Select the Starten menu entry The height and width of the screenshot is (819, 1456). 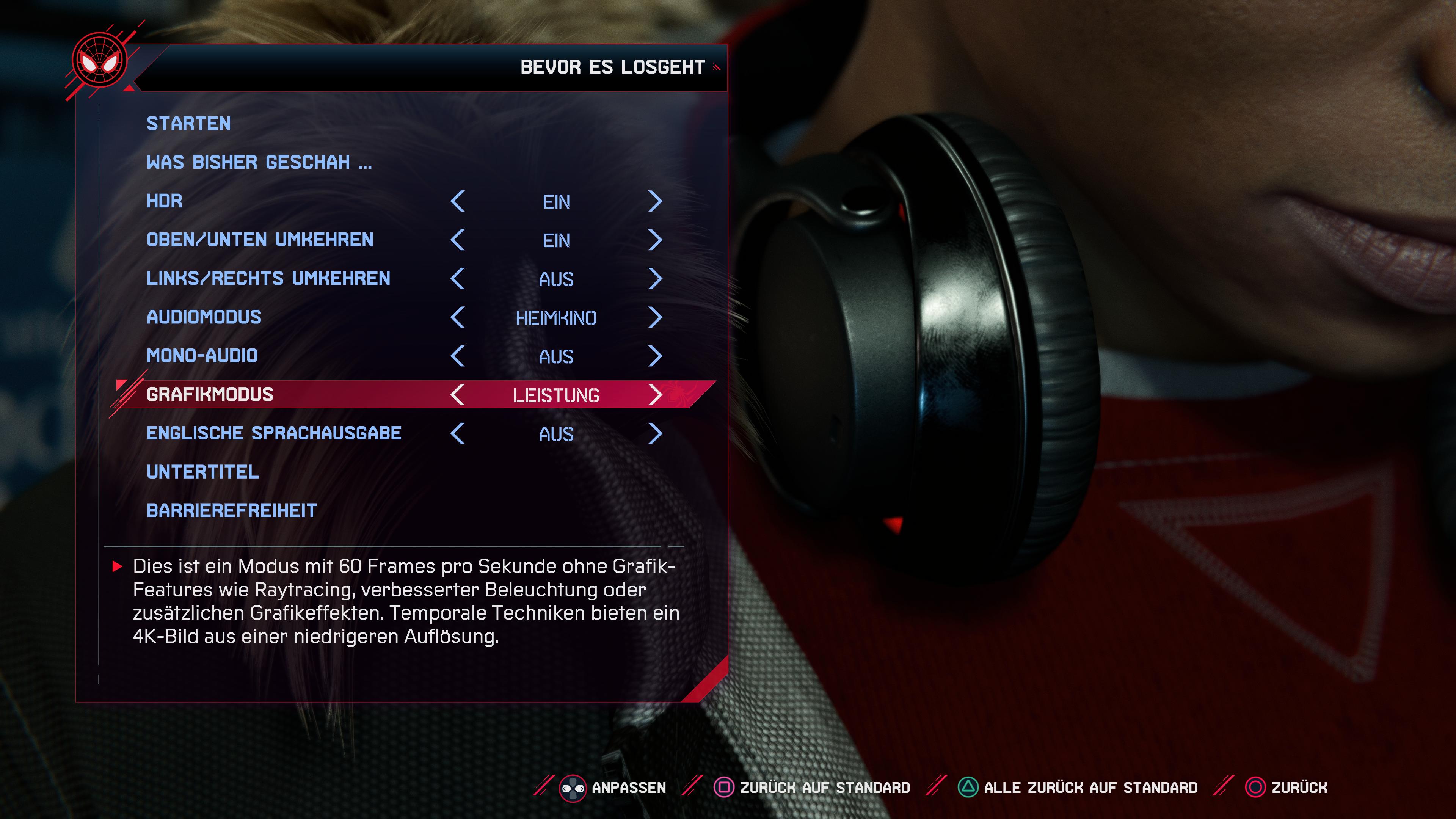pyautogui.click(x=188, y=123)
